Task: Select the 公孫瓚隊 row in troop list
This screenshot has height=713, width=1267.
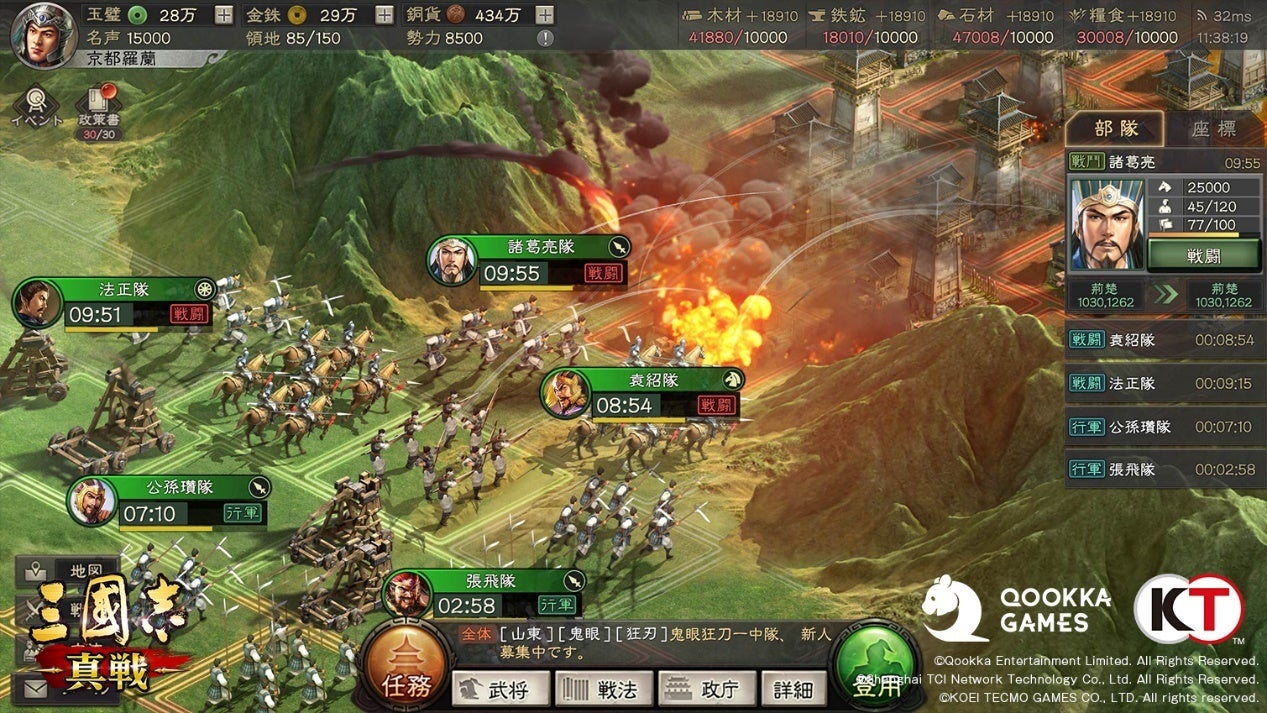Action: click(x=1165, y=426)
